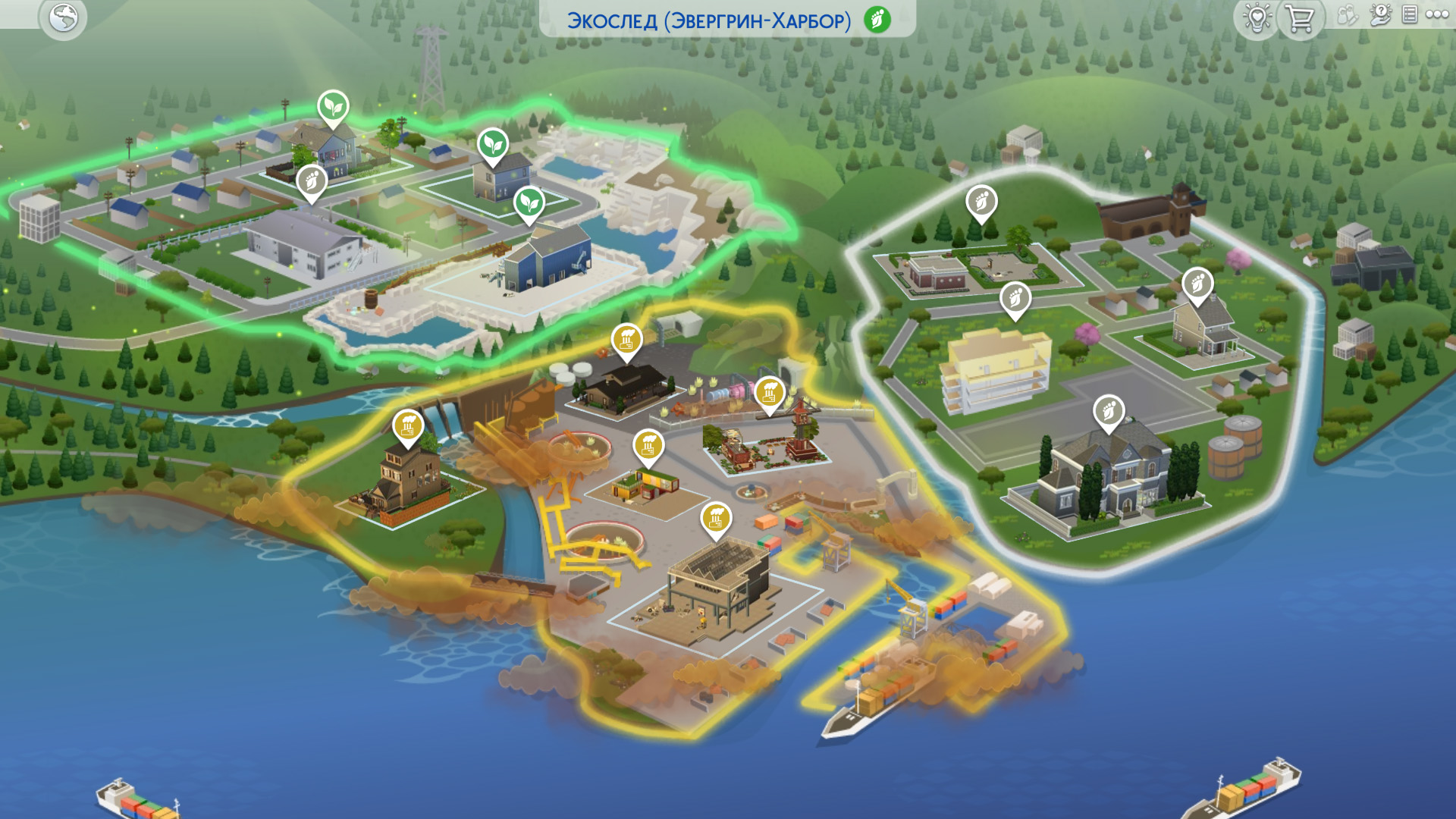Show lessons via question mark hand icon
Viewport: 1456px width, 819px height.
(x=1380, y=15)
